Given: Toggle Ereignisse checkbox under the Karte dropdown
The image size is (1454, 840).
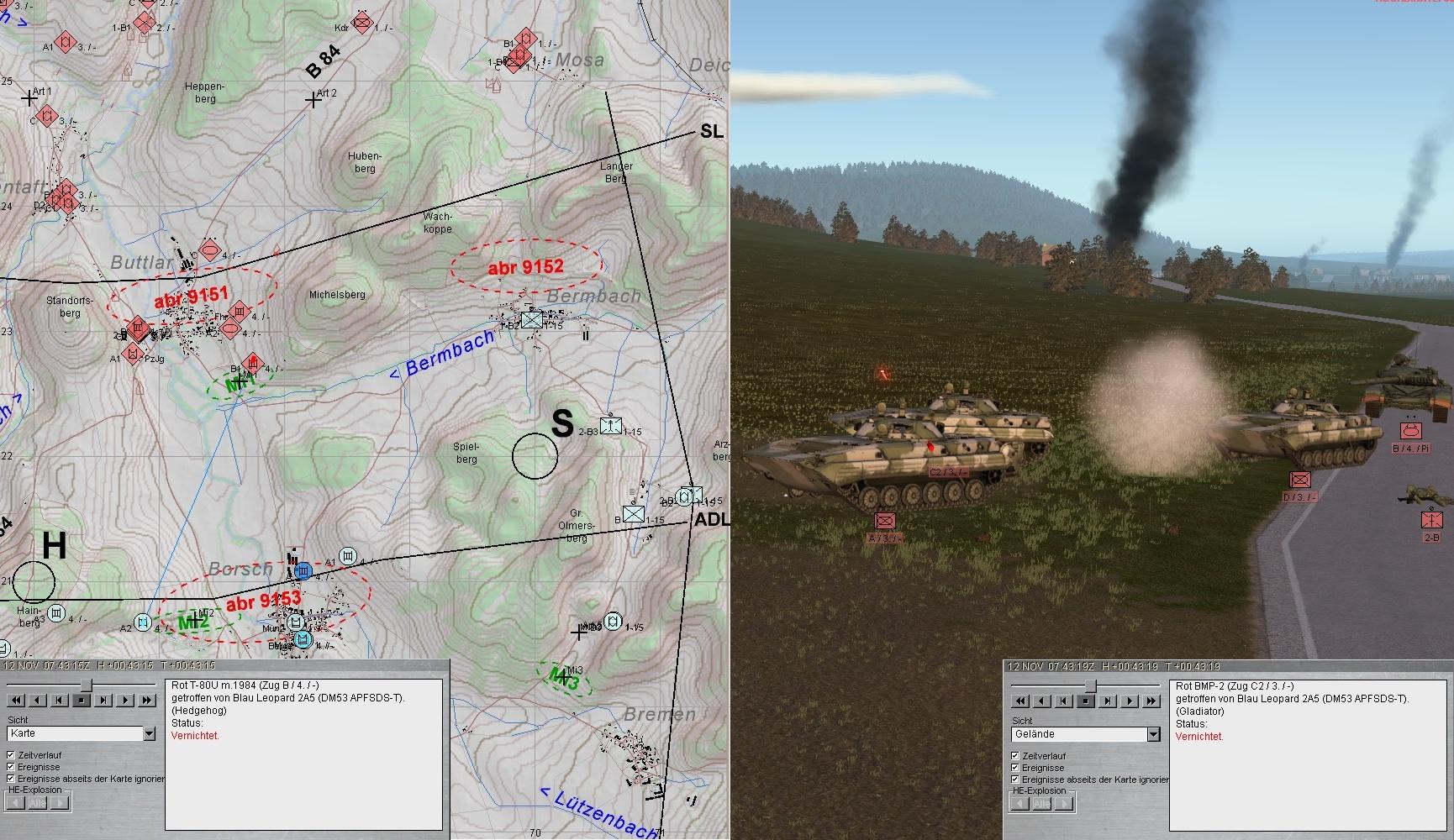Looking at the screenshot, I should coord(11,767).
